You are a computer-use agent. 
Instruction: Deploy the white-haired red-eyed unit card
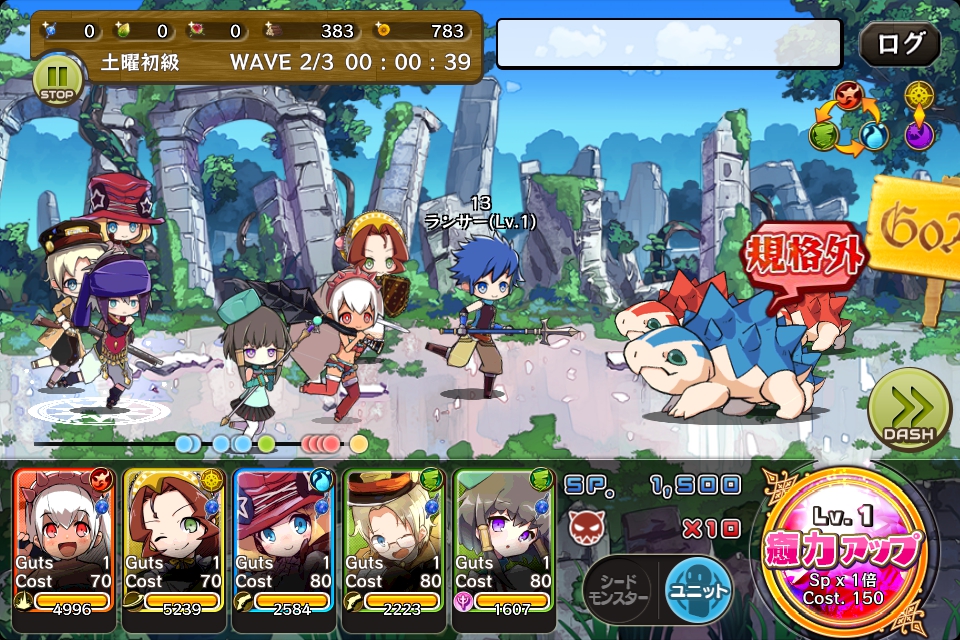click(64, 540)
